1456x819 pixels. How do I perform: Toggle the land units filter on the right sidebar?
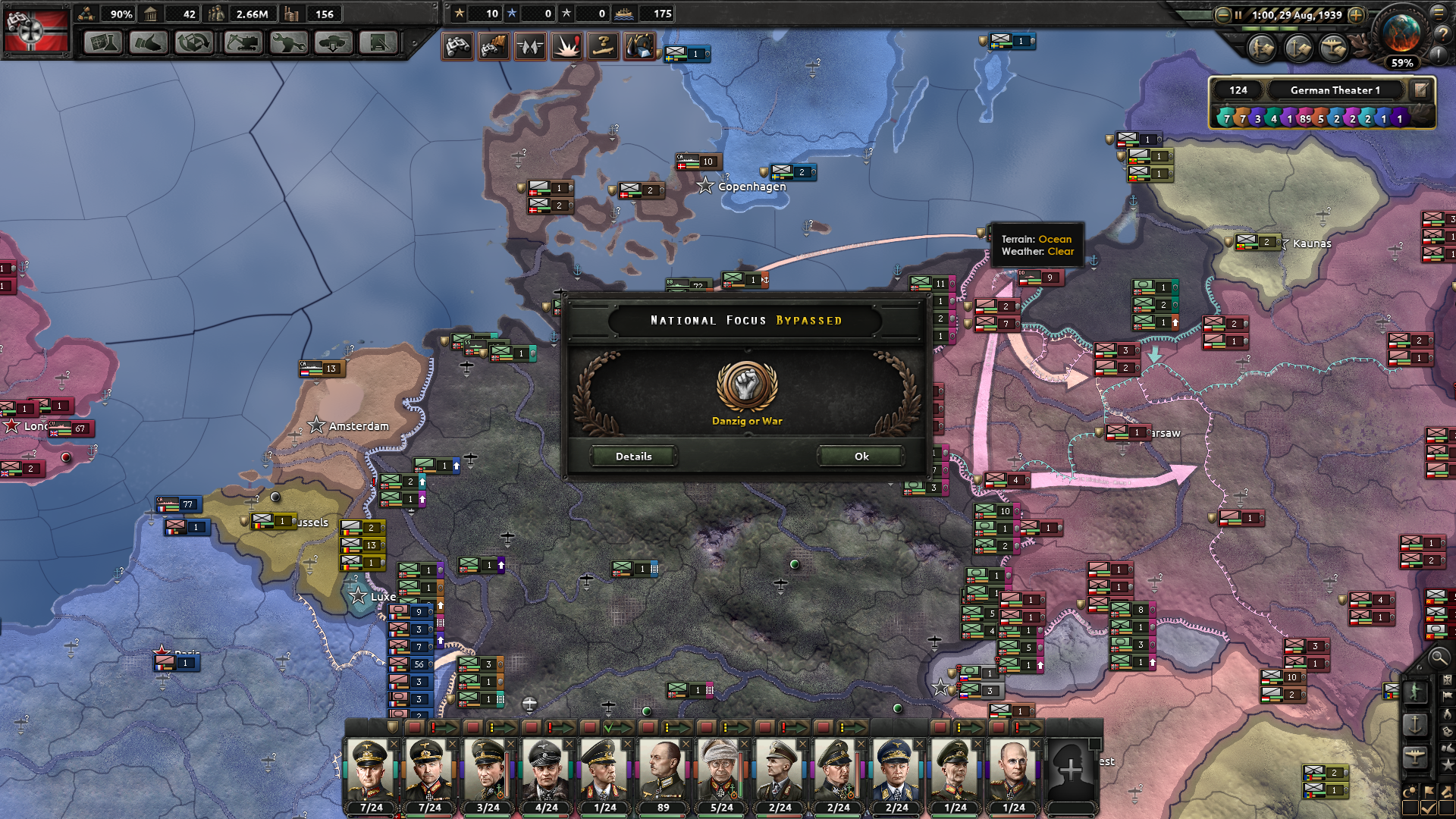point(1416,692)
